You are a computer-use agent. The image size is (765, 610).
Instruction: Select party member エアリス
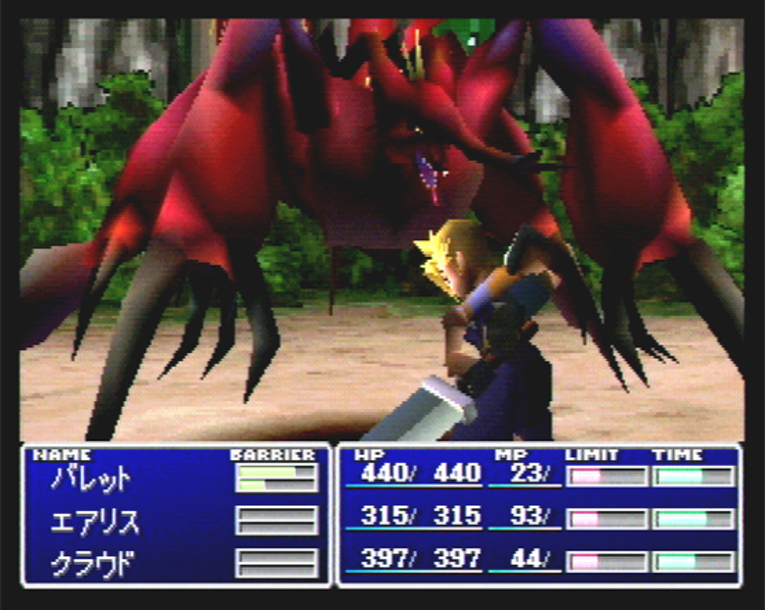(x=95, y=521)
